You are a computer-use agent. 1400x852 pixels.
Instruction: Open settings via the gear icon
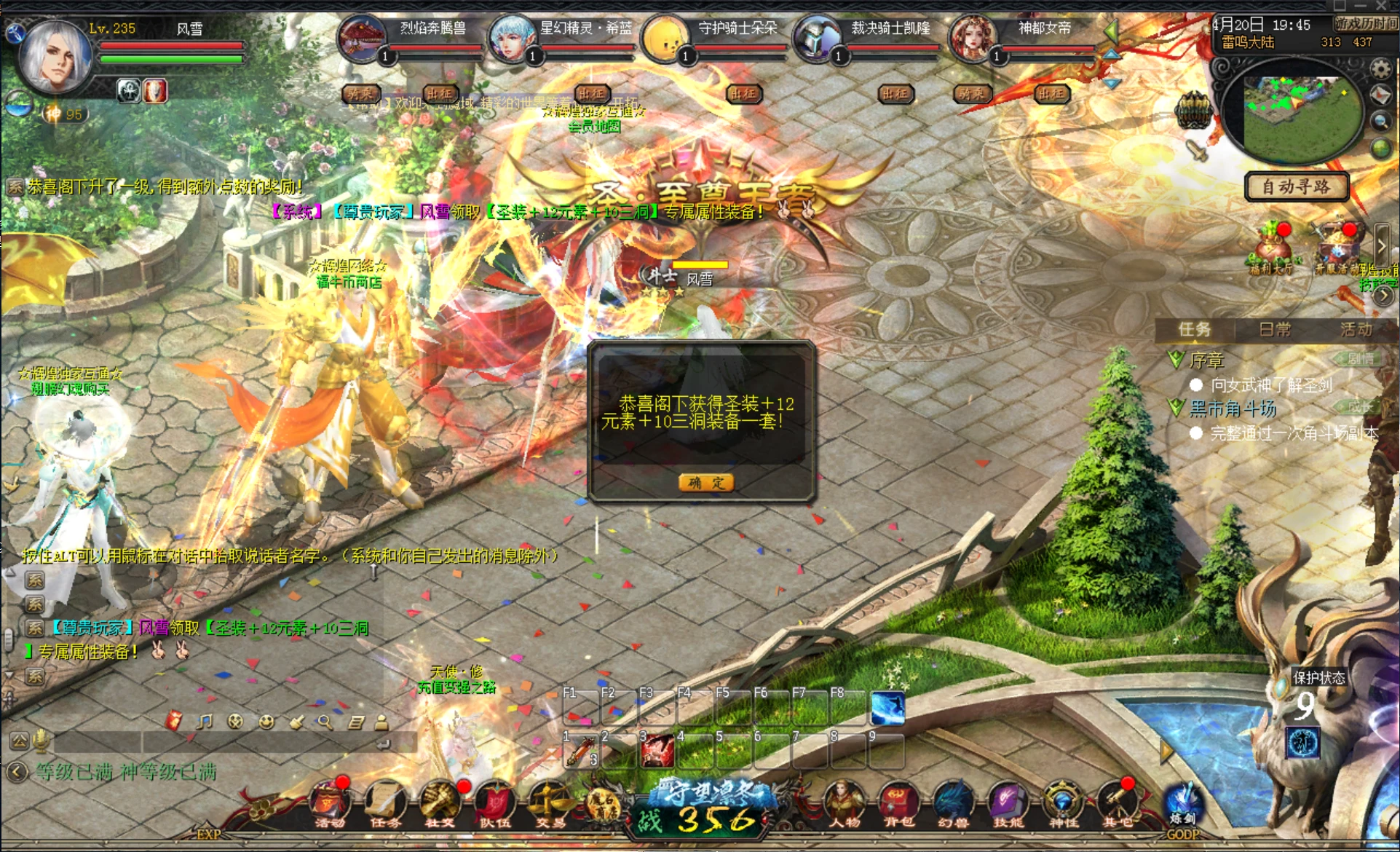pos(1380,68)
